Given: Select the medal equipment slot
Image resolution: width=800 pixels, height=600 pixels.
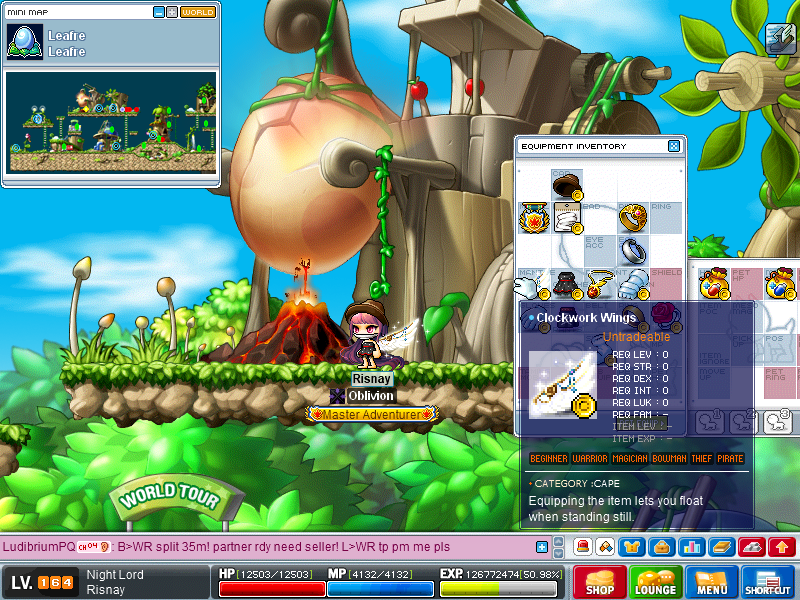Looking at the screenshot, I should (533, 217).
